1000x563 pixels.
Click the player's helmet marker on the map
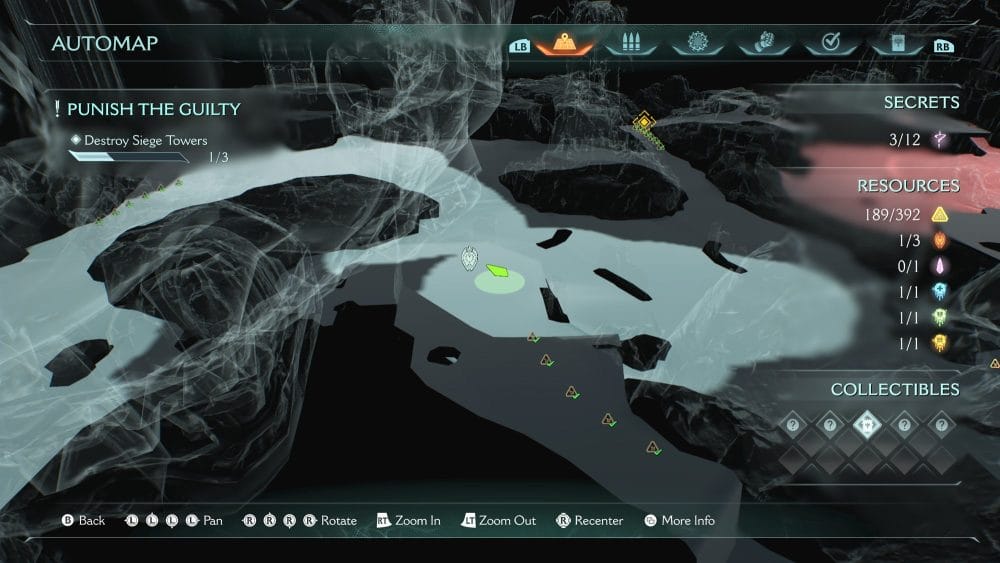tap(470, 260)
